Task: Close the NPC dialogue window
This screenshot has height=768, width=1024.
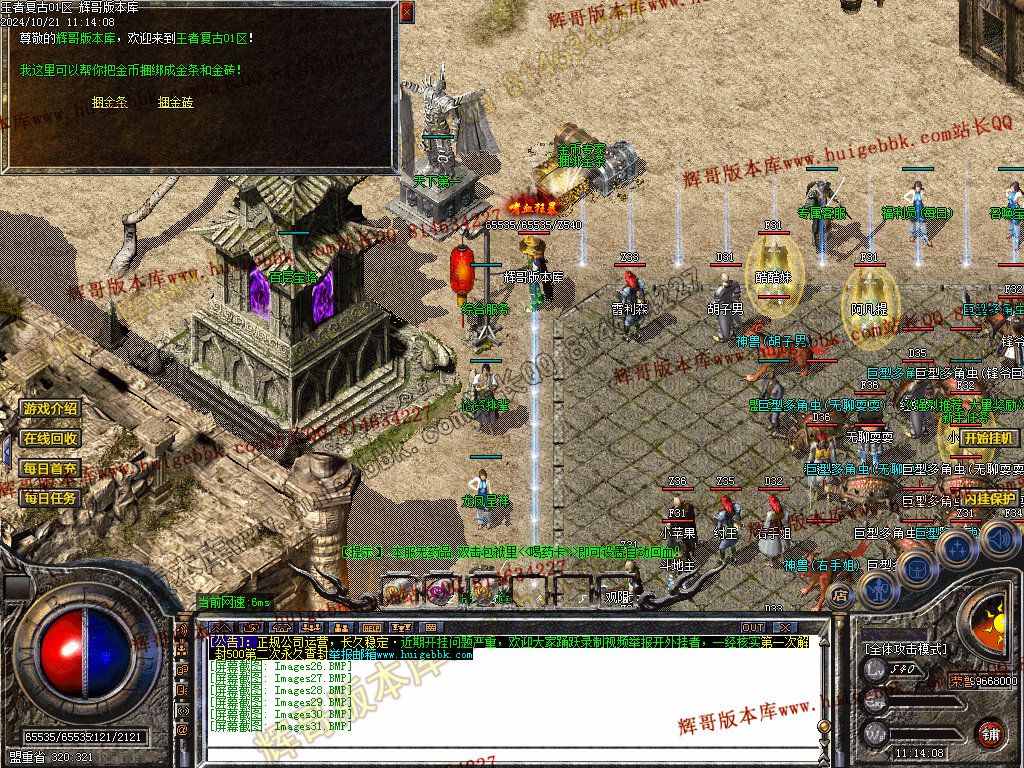Action: (406, 12)
